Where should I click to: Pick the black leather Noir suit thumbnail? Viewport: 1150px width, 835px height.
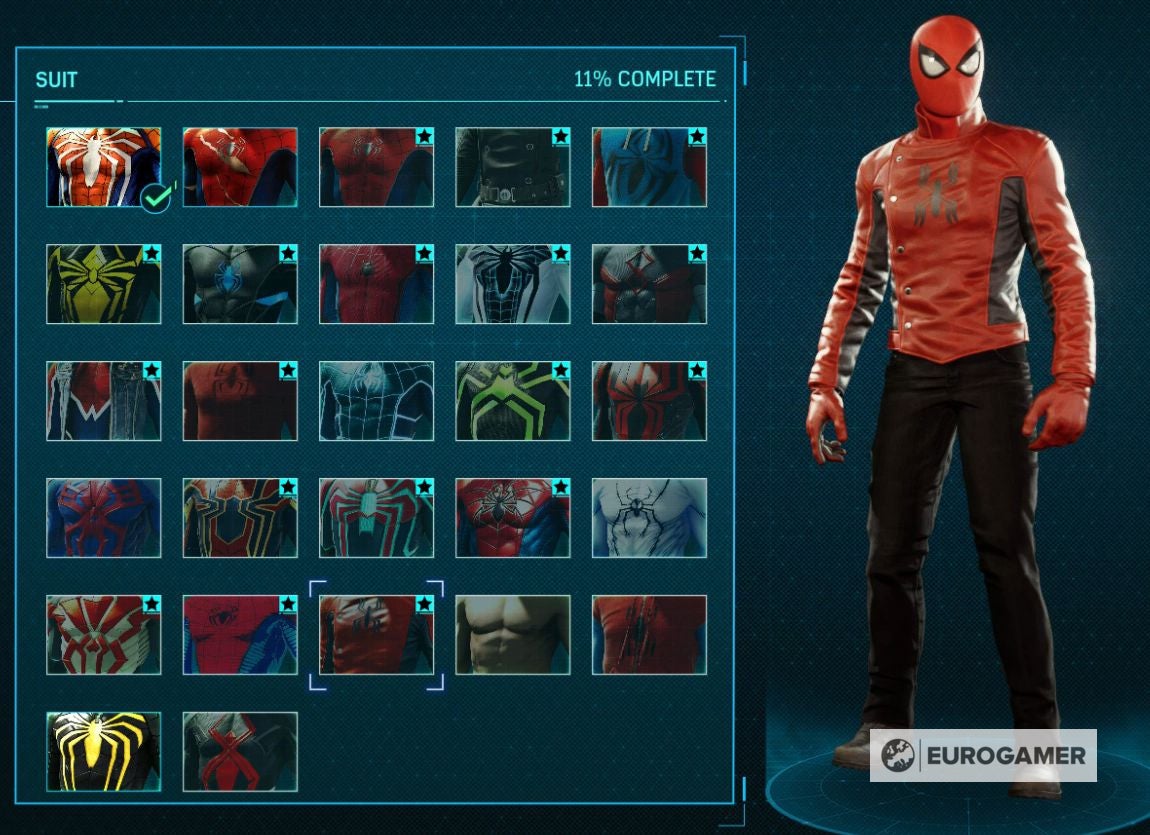tap(512, 167)
